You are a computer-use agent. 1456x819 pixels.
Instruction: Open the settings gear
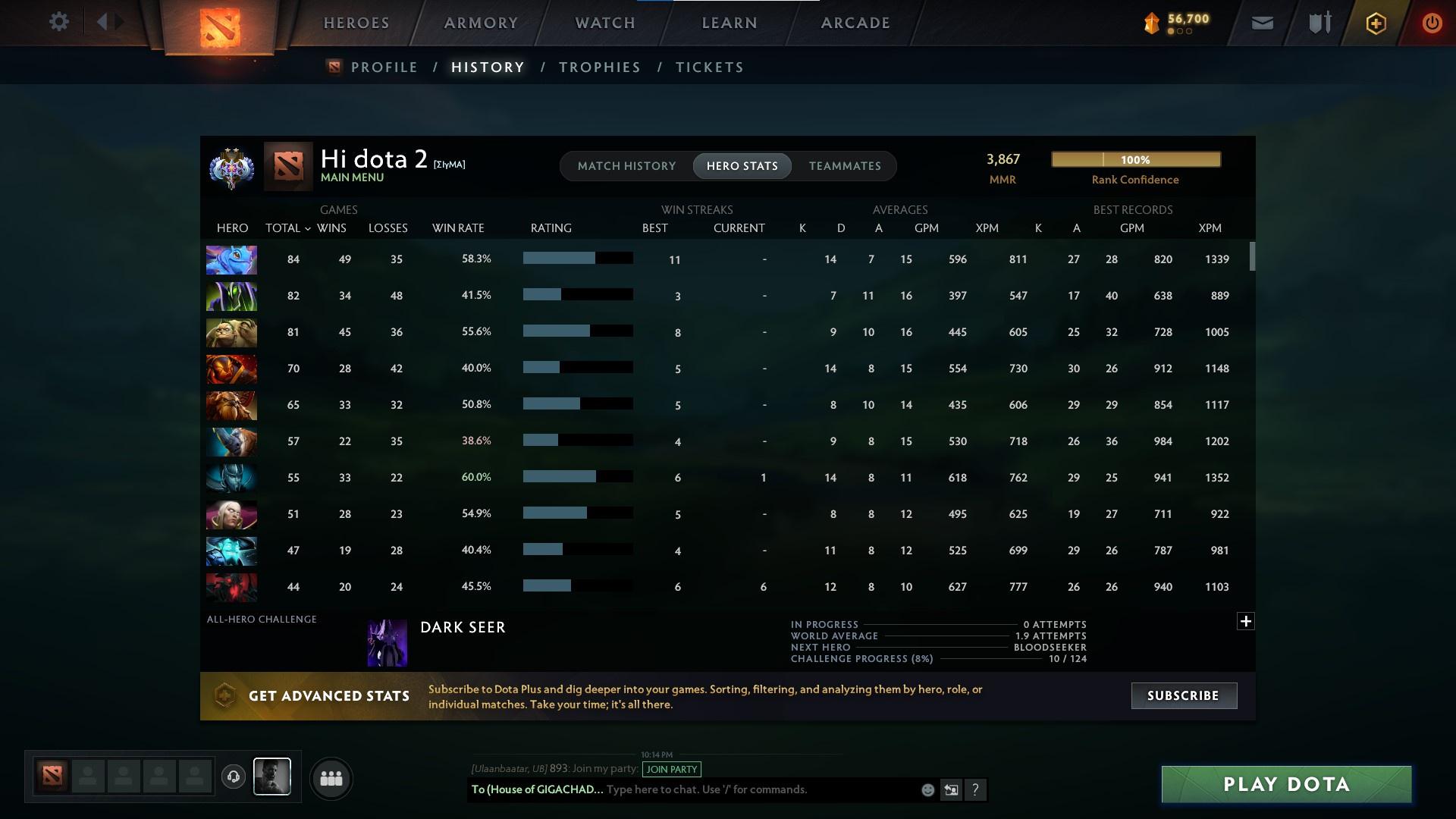click(x=59, y=22)
